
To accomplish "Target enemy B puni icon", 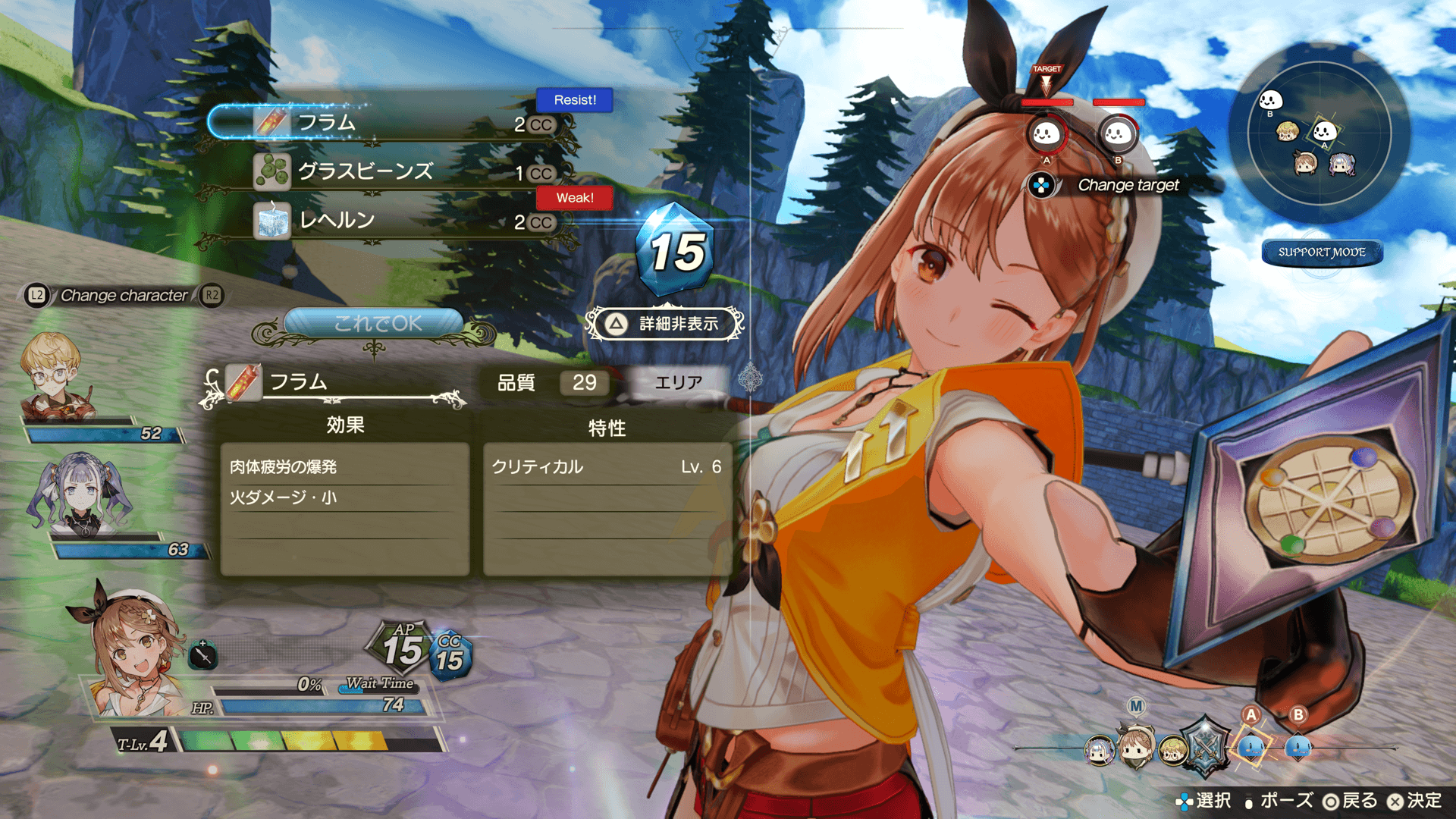I will click(1117, 134).
